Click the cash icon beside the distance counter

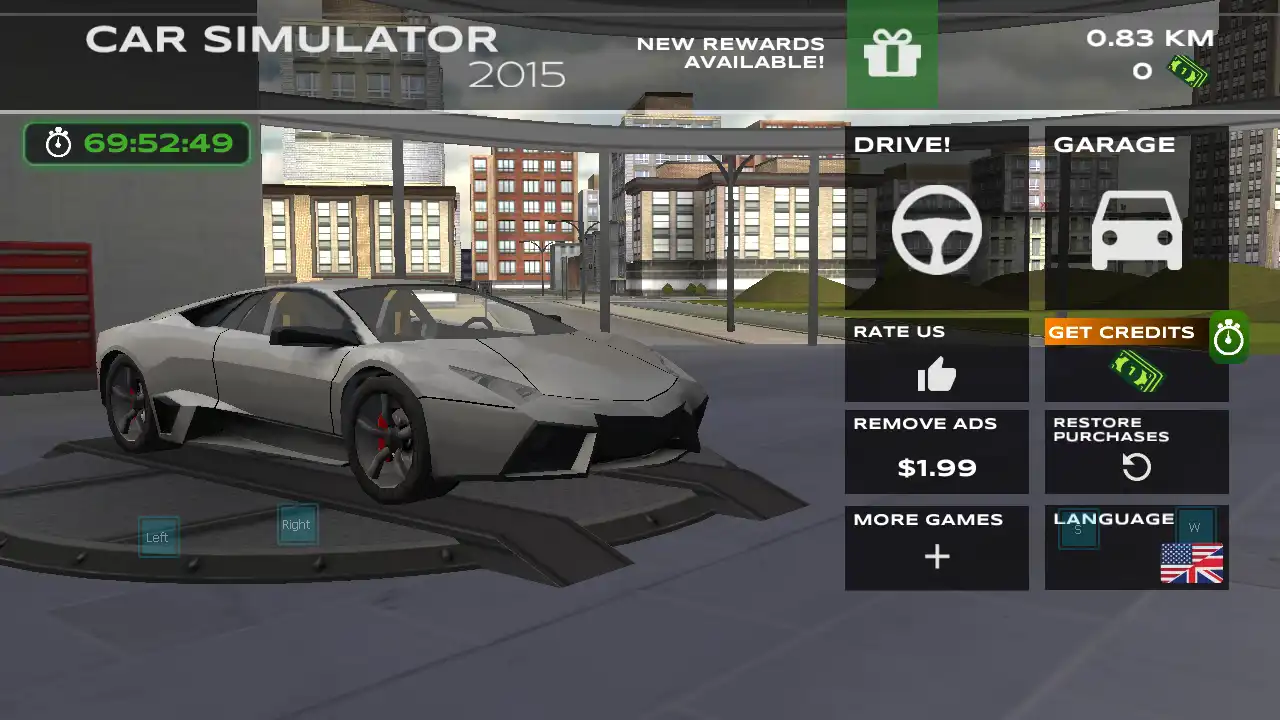click(x=1188, y=73)
